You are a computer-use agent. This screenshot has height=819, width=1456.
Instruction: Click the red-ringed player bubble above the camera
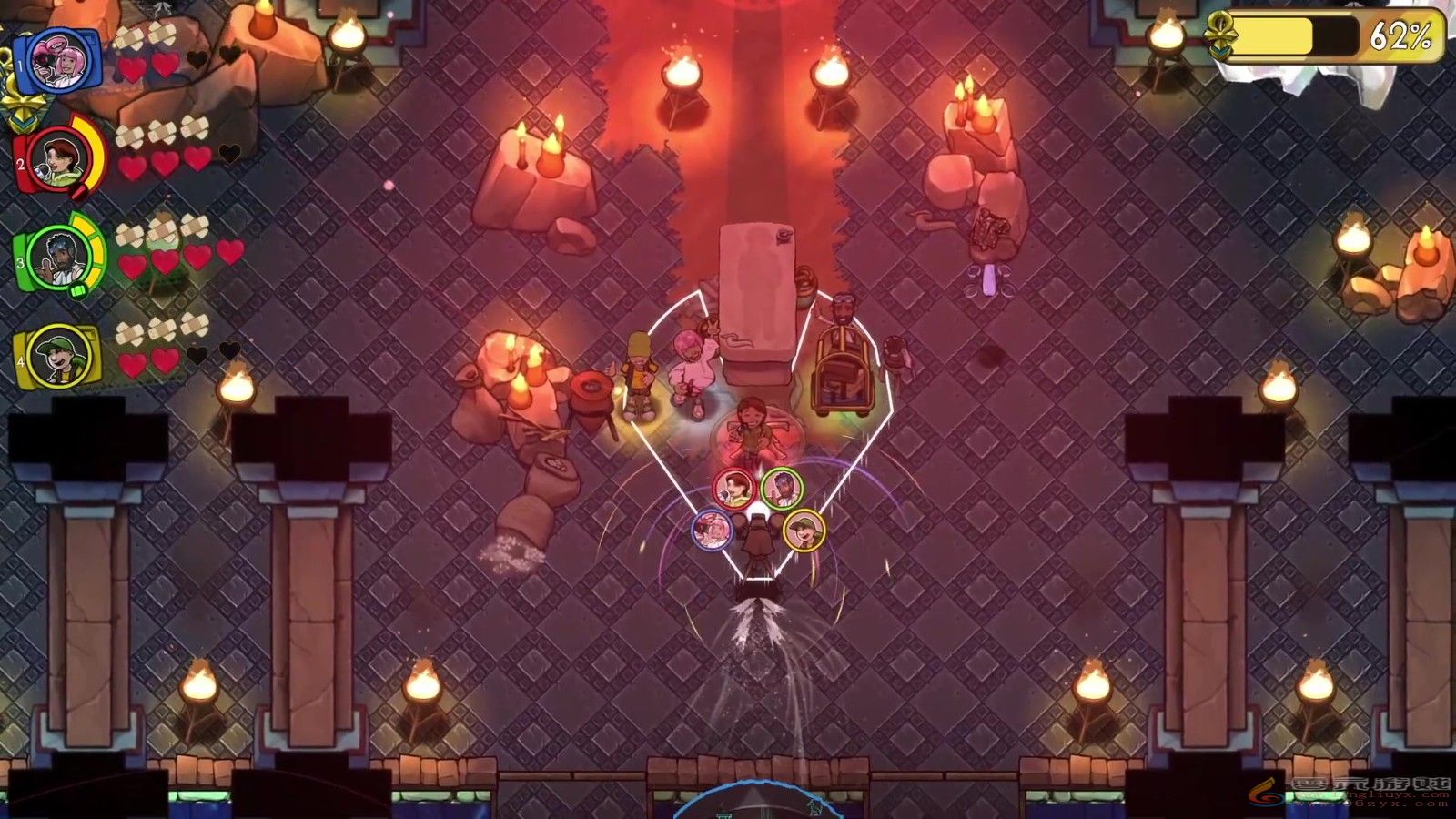point(733,489)
